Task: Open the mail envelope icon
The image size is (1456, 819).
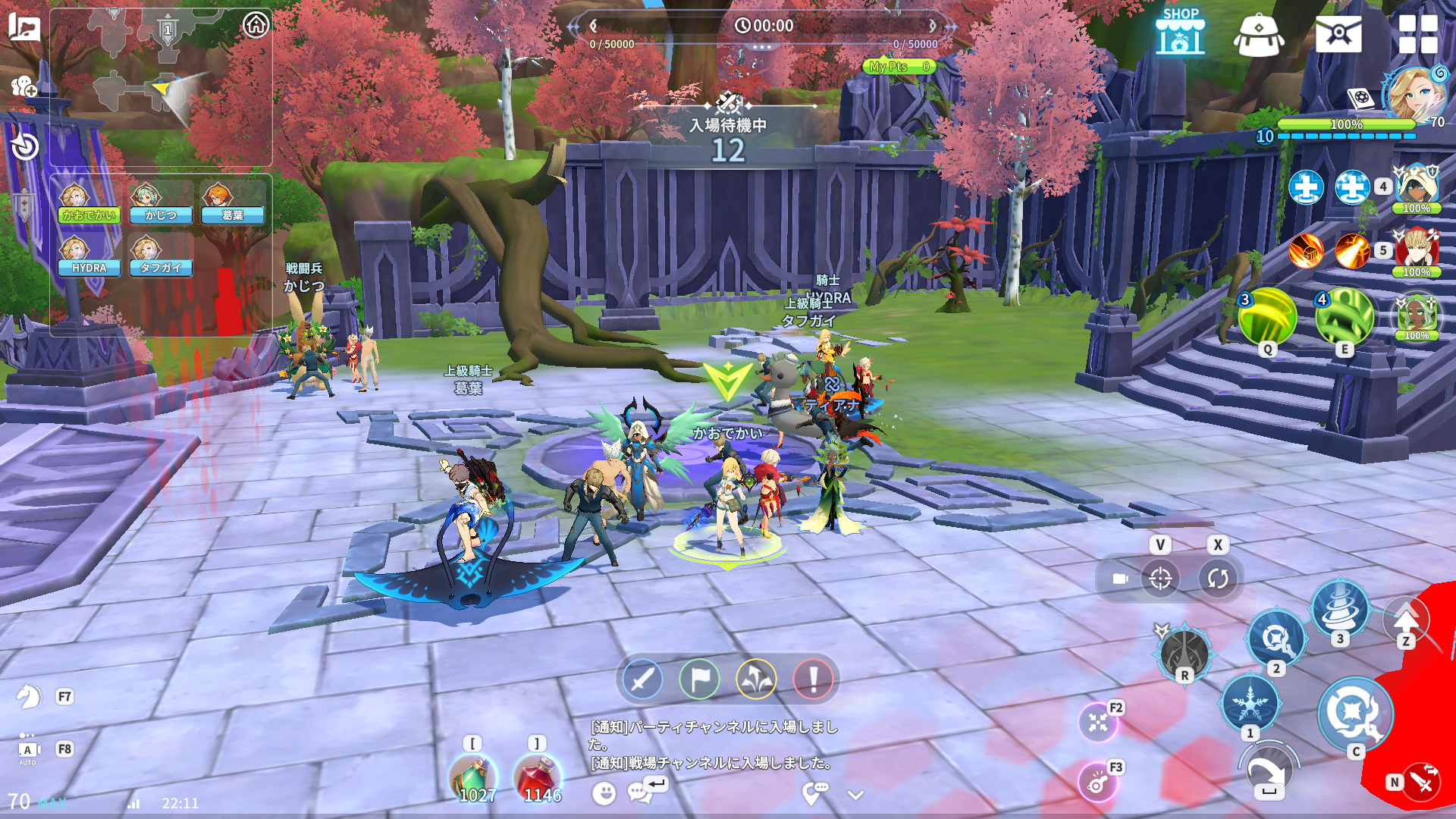Action: [x=1338, y=34]
